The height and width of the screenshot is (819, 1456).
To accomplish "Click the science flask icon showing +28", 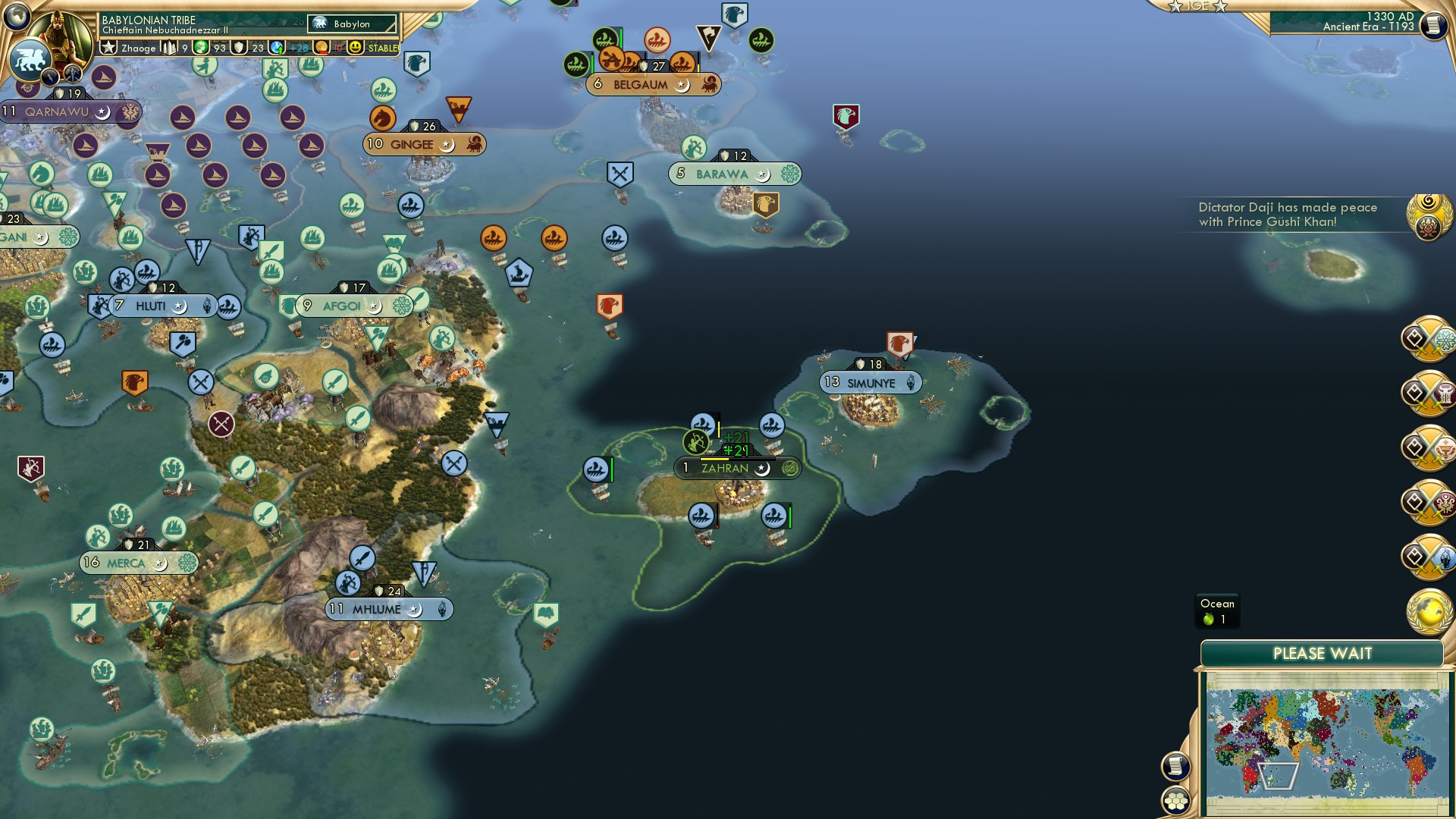I will (278, 48).
